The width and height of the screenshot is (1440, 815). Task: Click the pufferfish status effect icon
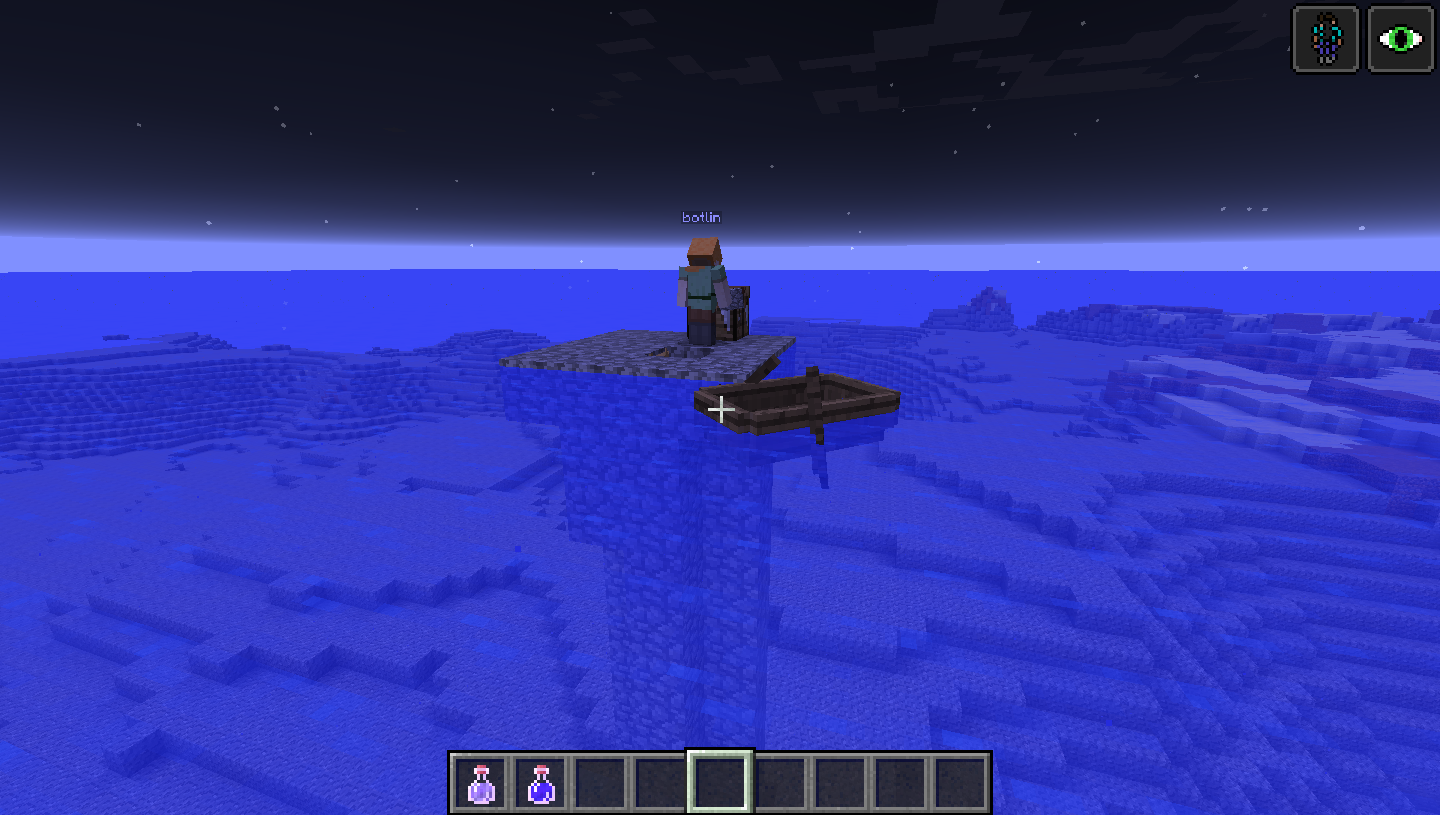pos(1326,39)
